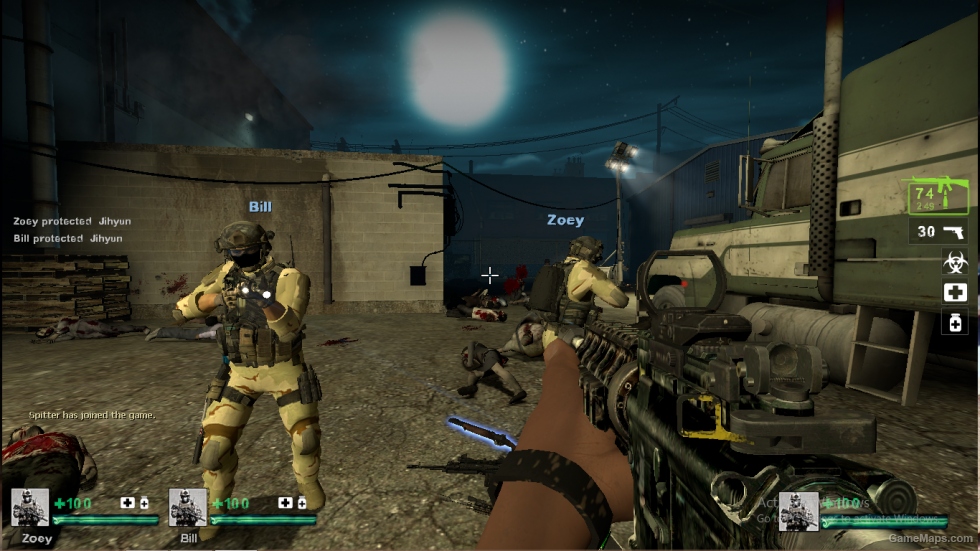Select the first aid kit slot
This screenshot has width=980, height=551.
[x=955, y=292]
